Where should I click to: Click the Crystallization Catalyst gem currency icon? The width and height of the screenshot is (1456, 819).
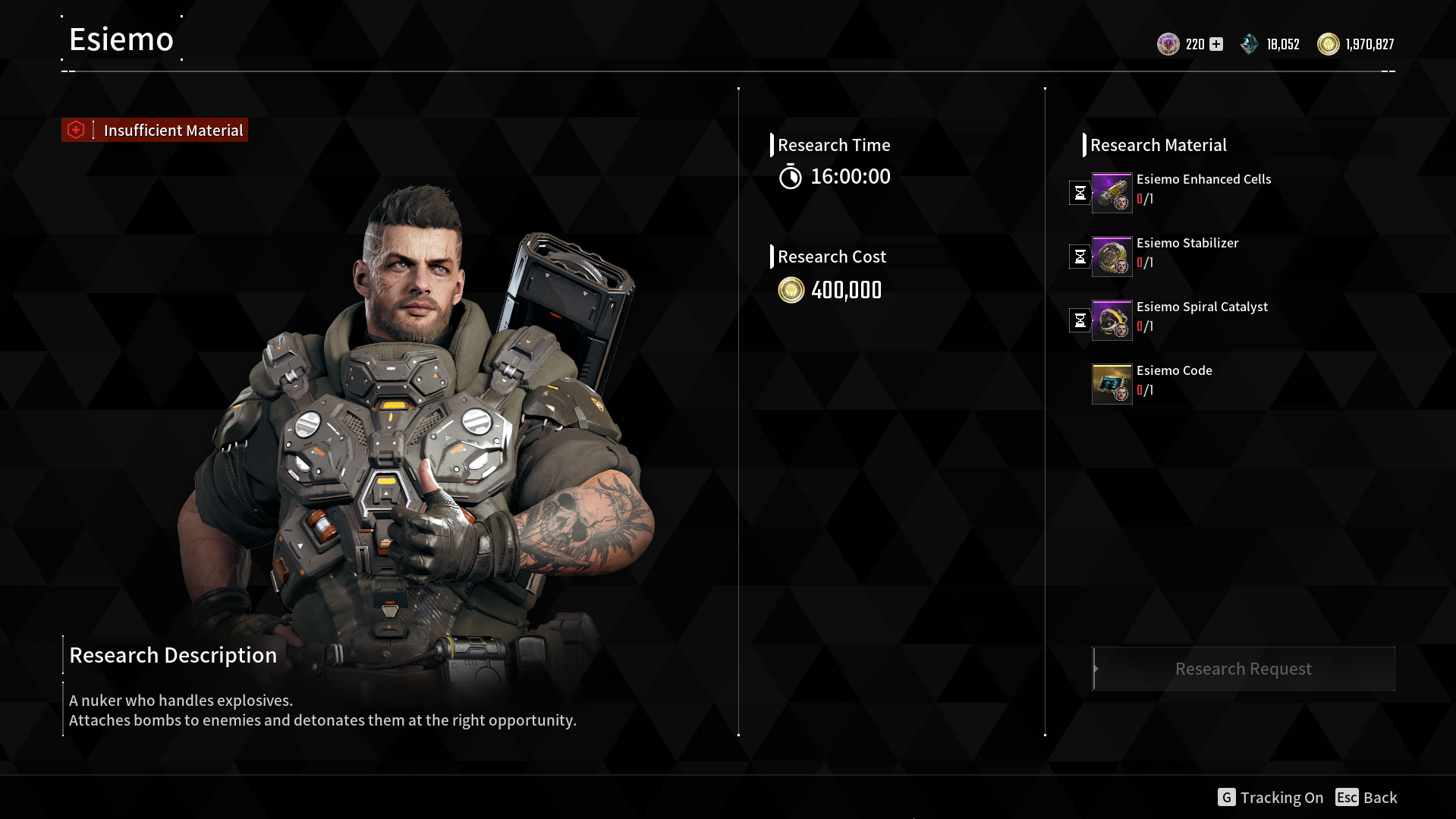[x=1250, y=44]
